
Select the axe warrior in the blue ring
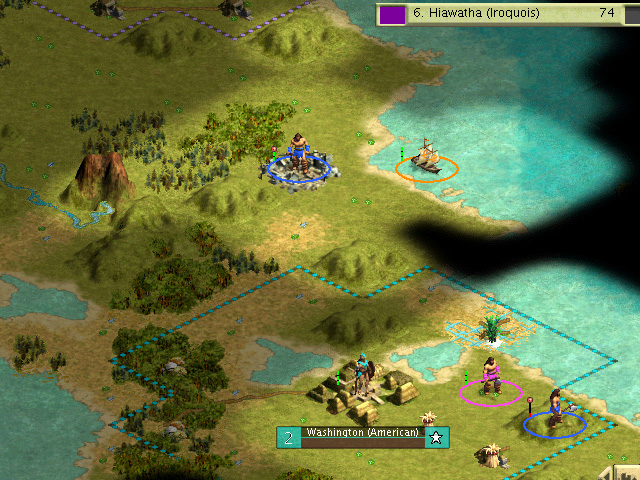554,411
